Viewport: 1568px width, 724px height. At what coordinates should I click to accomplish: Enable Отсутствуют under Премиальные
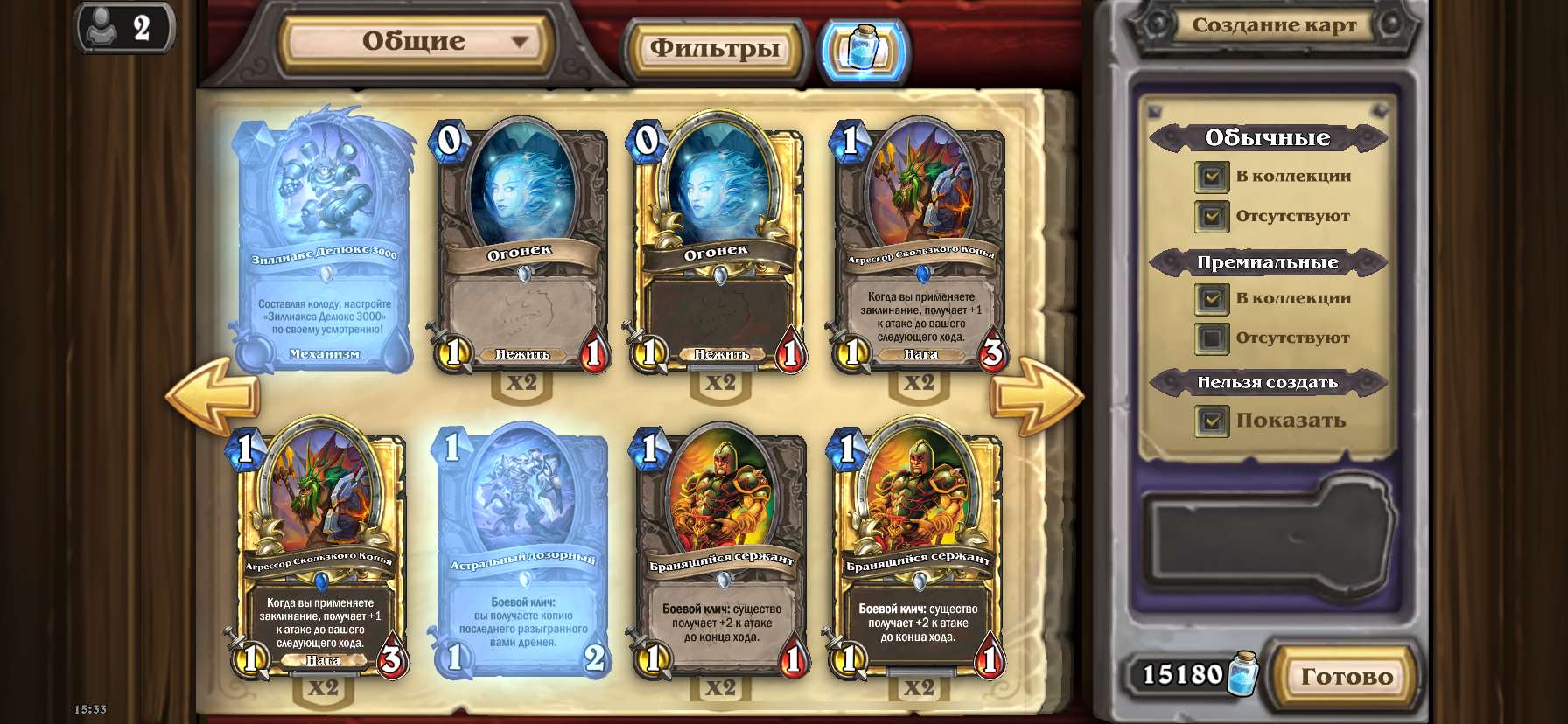coord(1213,338)
